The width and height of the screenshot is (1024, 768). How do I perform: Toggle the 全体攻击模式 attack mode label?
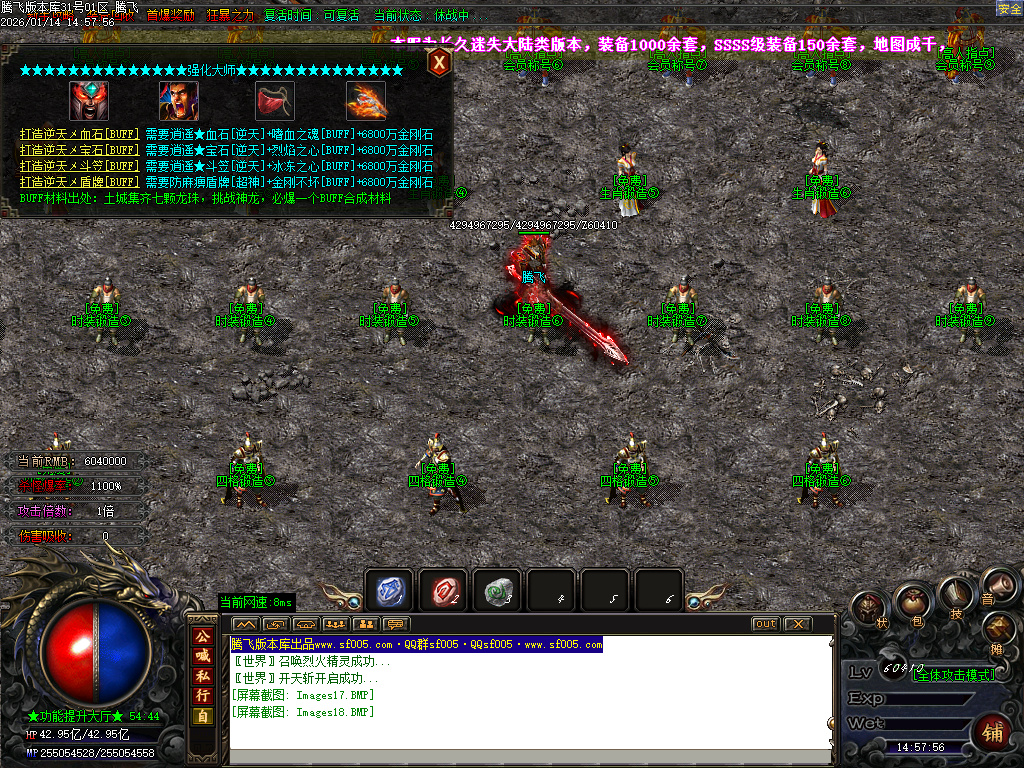(x=954, y=675)
